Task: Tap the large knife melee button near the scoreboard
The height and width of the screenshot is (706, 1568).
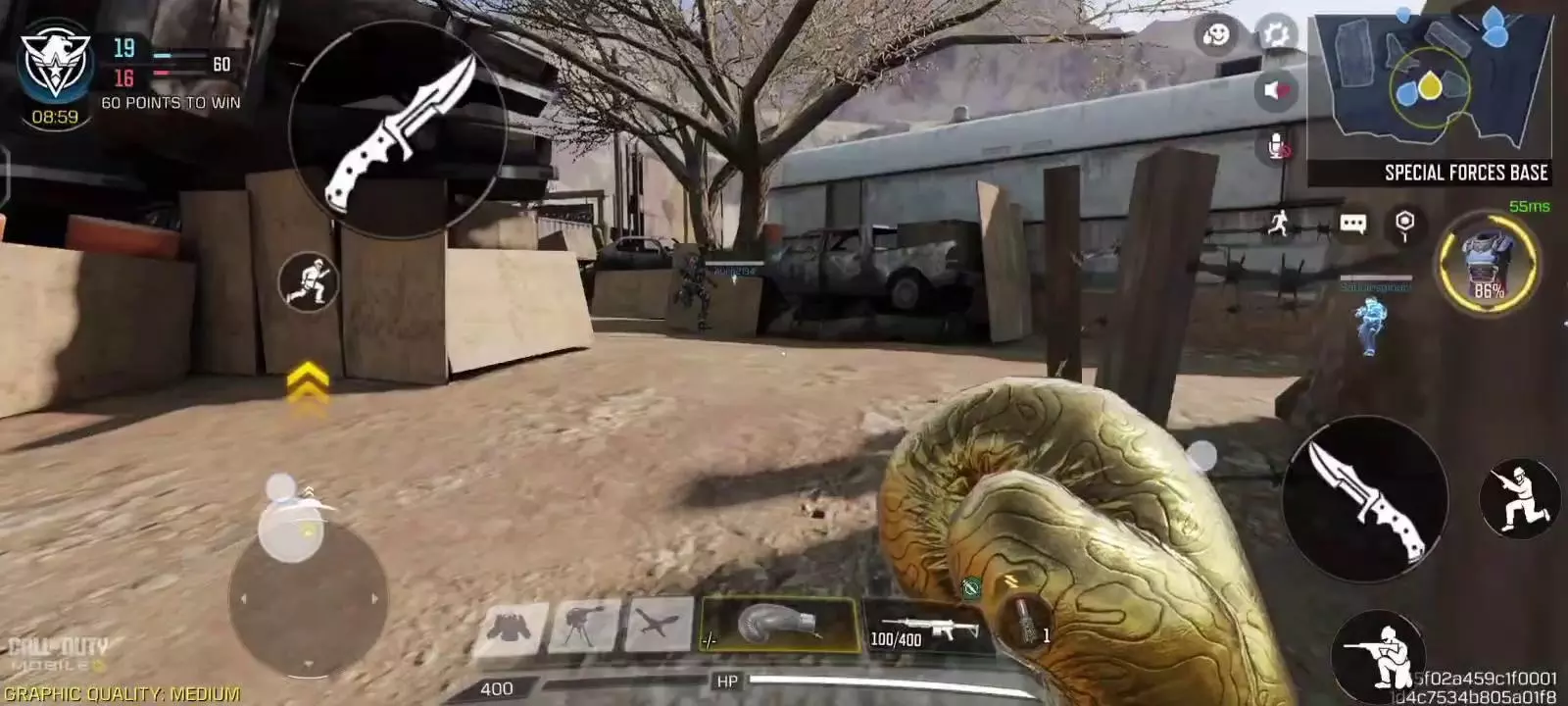Action: pyautogui.click(x=398, y=130)
